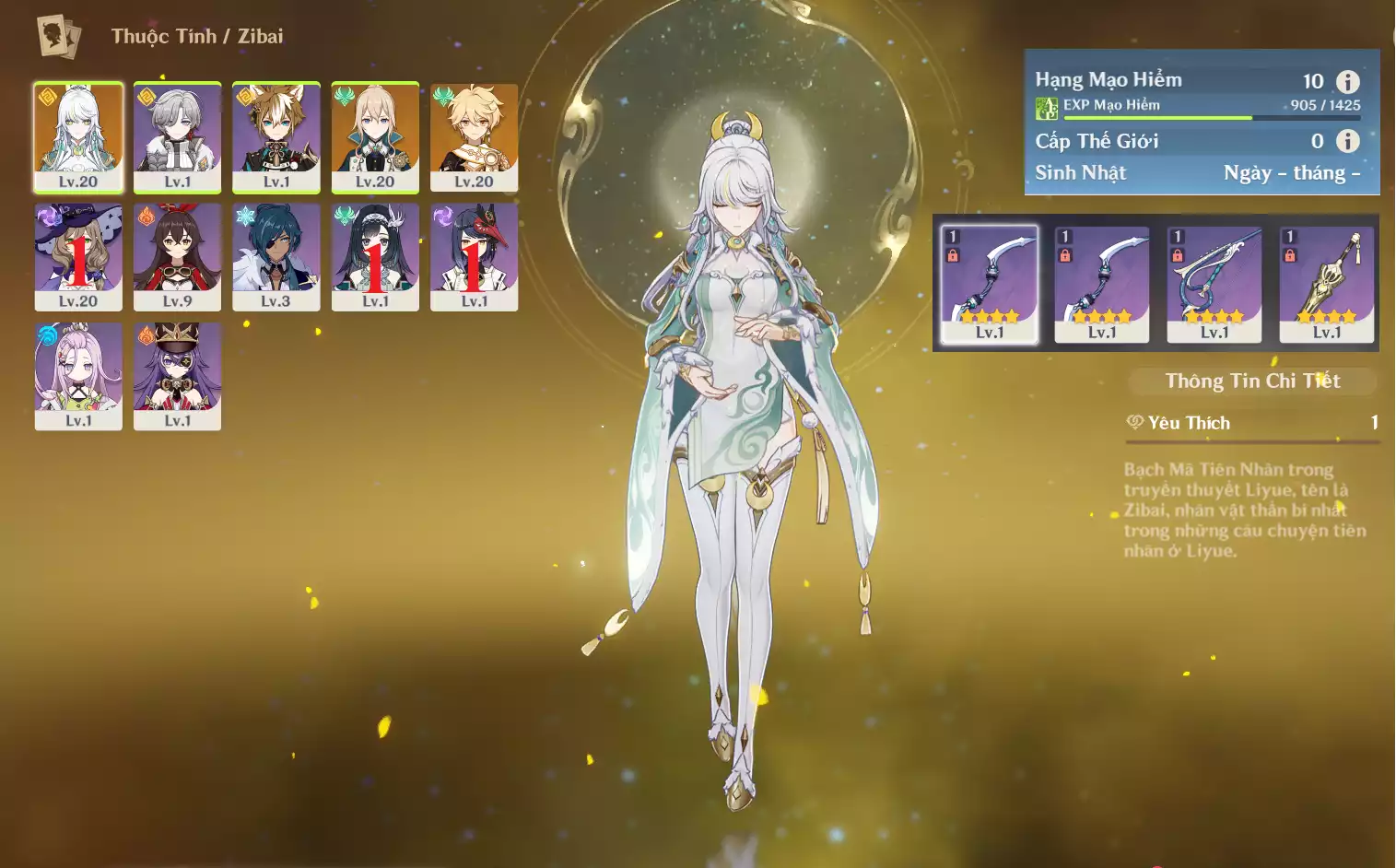This screenshot has height=868, width=1396.
Task: Select the blonde Traveler portrait
Action: 474,136
